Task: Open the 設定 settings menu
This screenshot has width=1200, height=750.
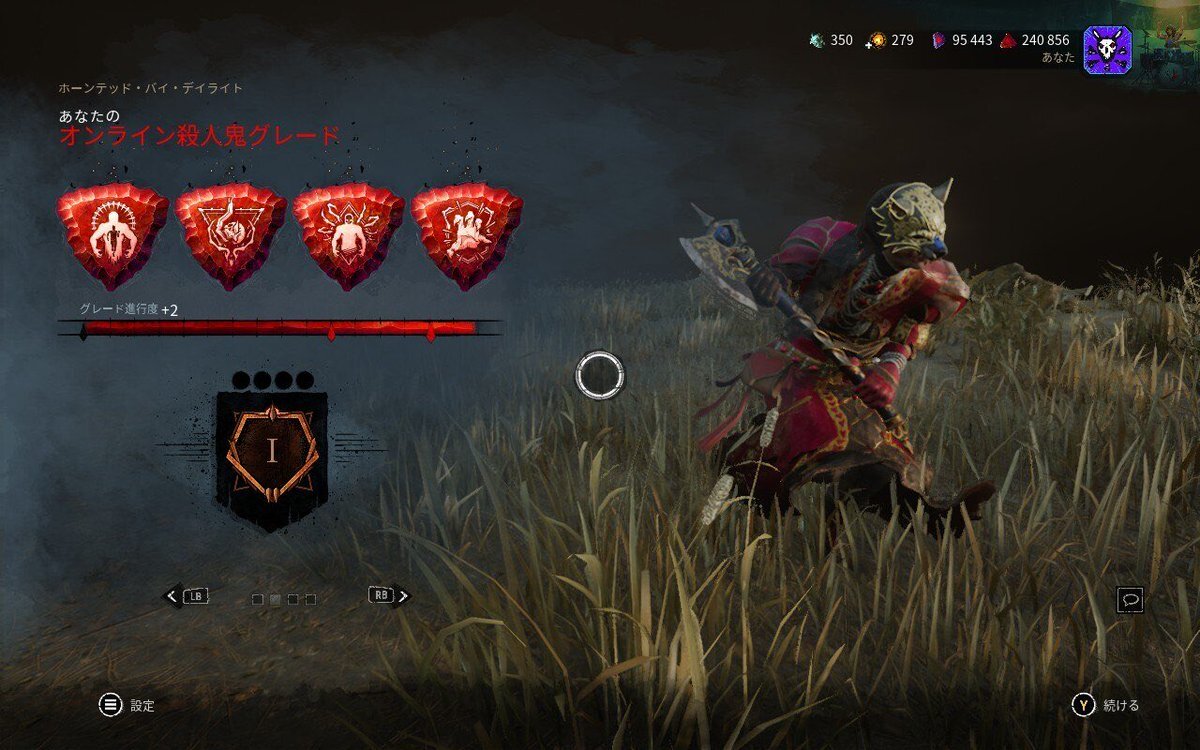Action: click(x=142, y=705)
